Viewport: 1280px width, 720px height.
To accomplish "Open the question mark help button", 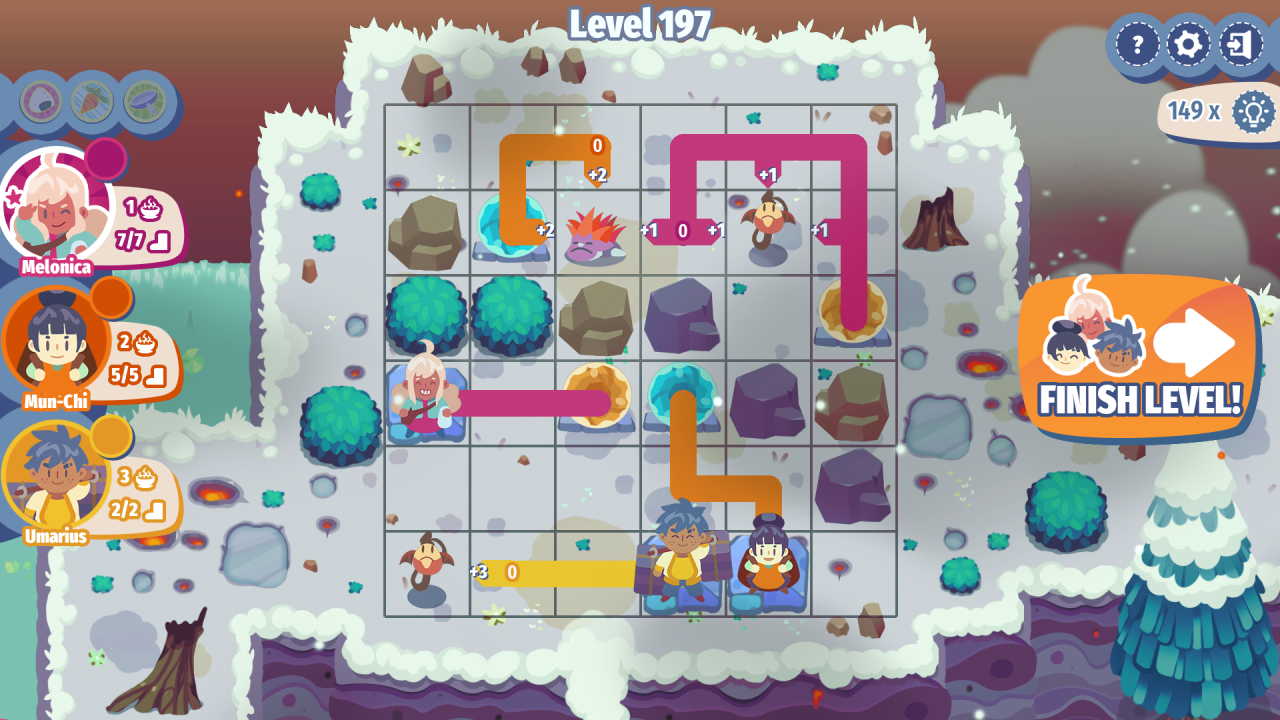I will pyautogui.click(x=1137, y=44).
